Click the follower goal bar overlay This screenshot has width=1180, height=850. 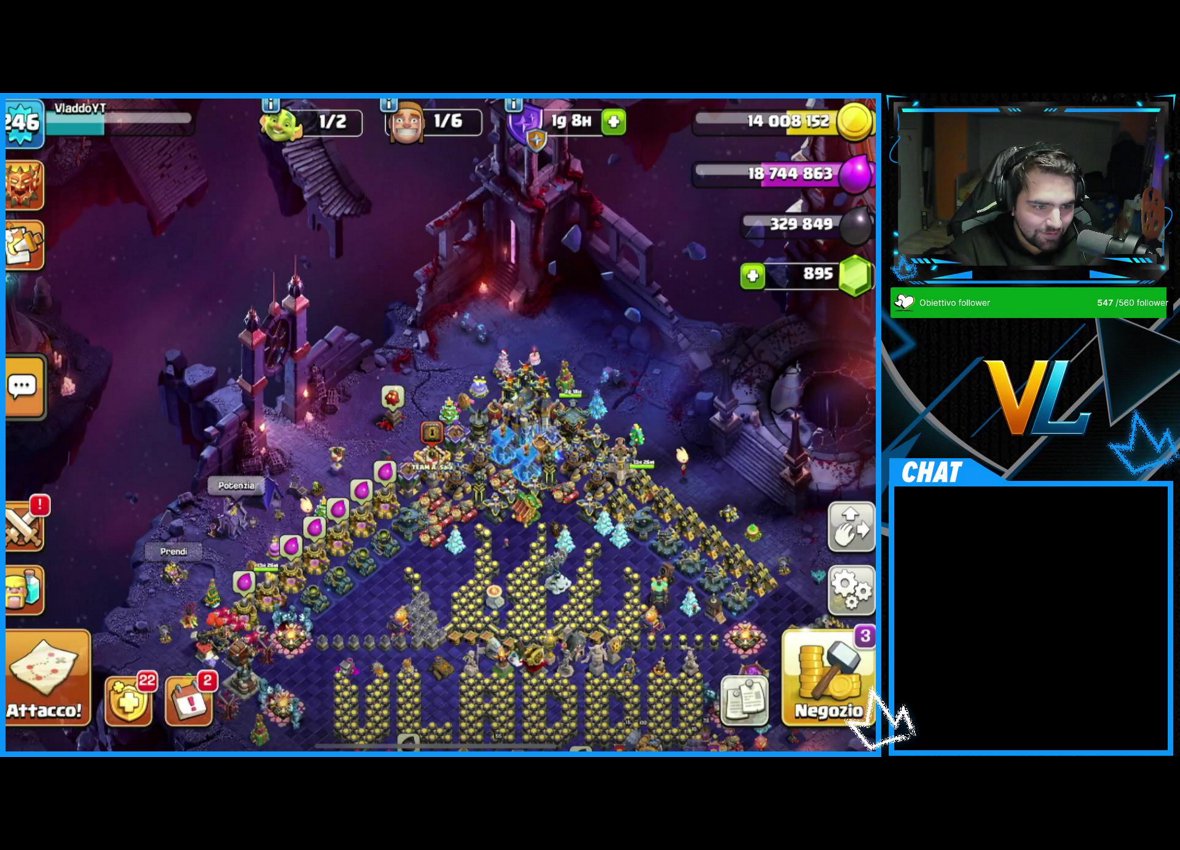point(1028,303)
